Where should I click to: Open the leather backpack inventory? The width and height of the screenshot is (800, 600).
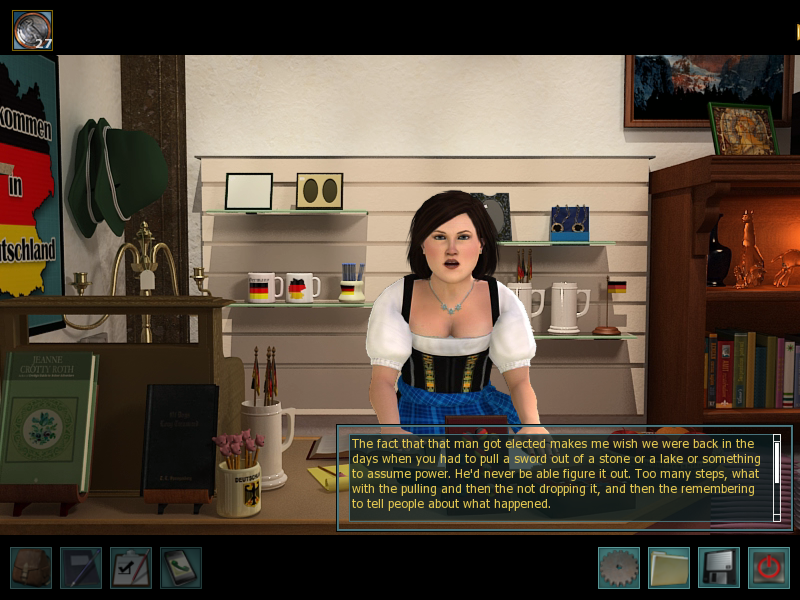pyautogui.click(x=31, y=568)
